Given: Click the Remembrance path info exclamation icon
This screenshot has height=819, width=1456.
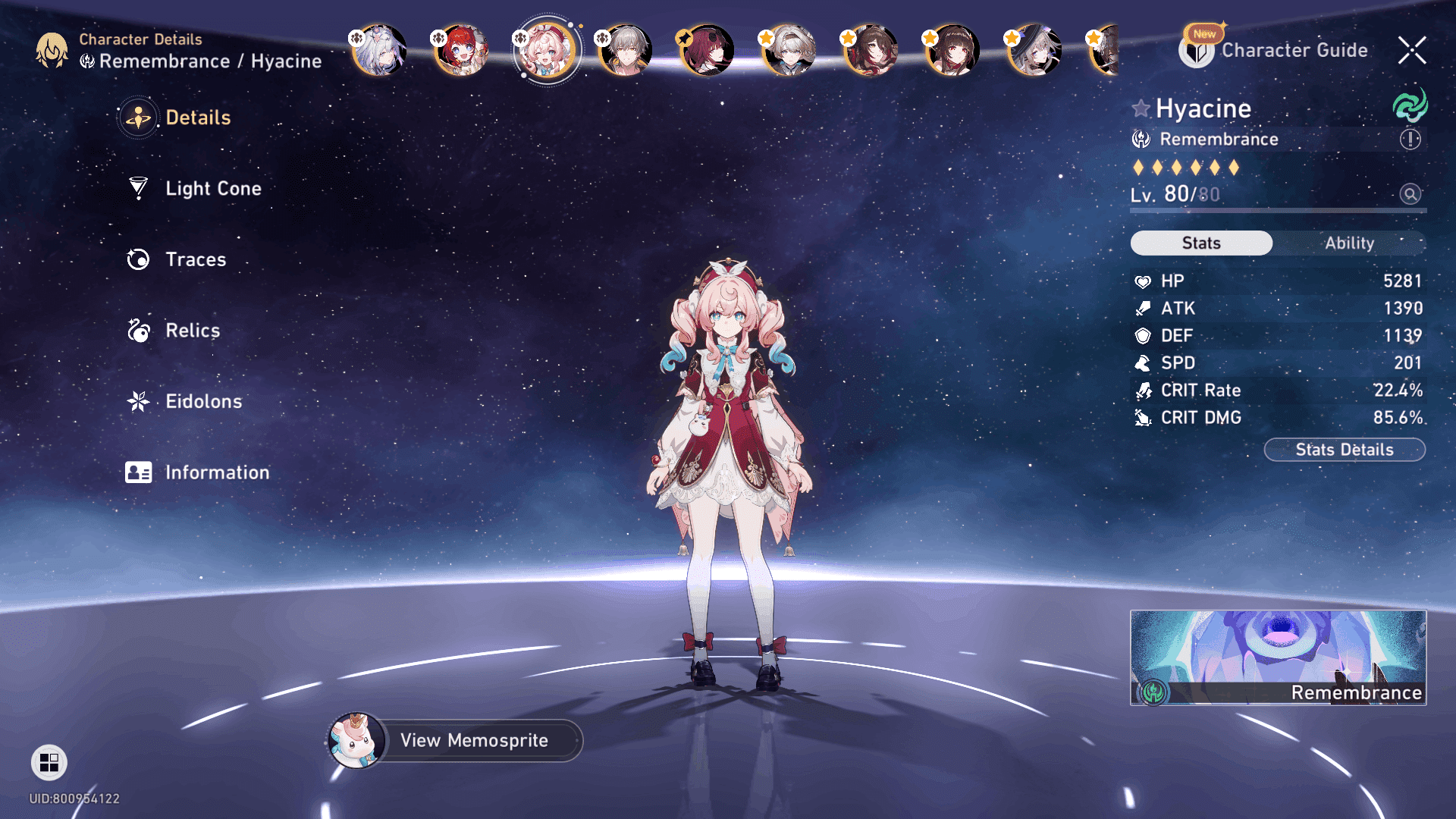Looking at the screenshot, I should pos(1410,140).
